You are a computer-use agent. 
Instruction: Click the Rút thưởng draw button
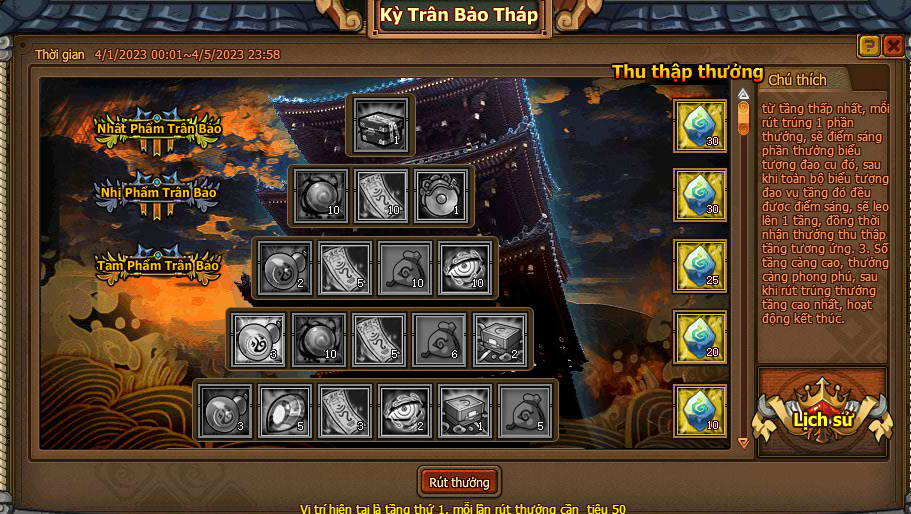(x=459, y=482)
